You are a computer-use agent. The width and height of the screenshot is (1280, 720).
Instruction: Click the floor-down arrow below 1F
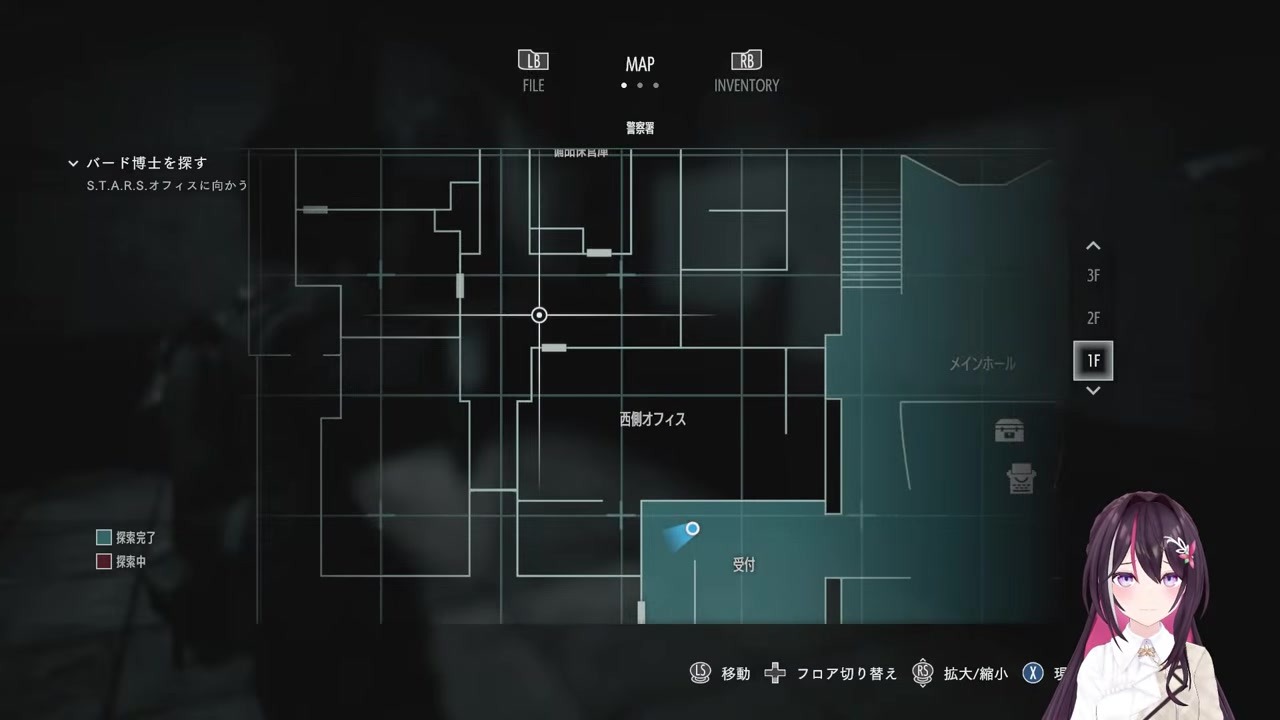pyautogui.click(x=1093, y=391)
